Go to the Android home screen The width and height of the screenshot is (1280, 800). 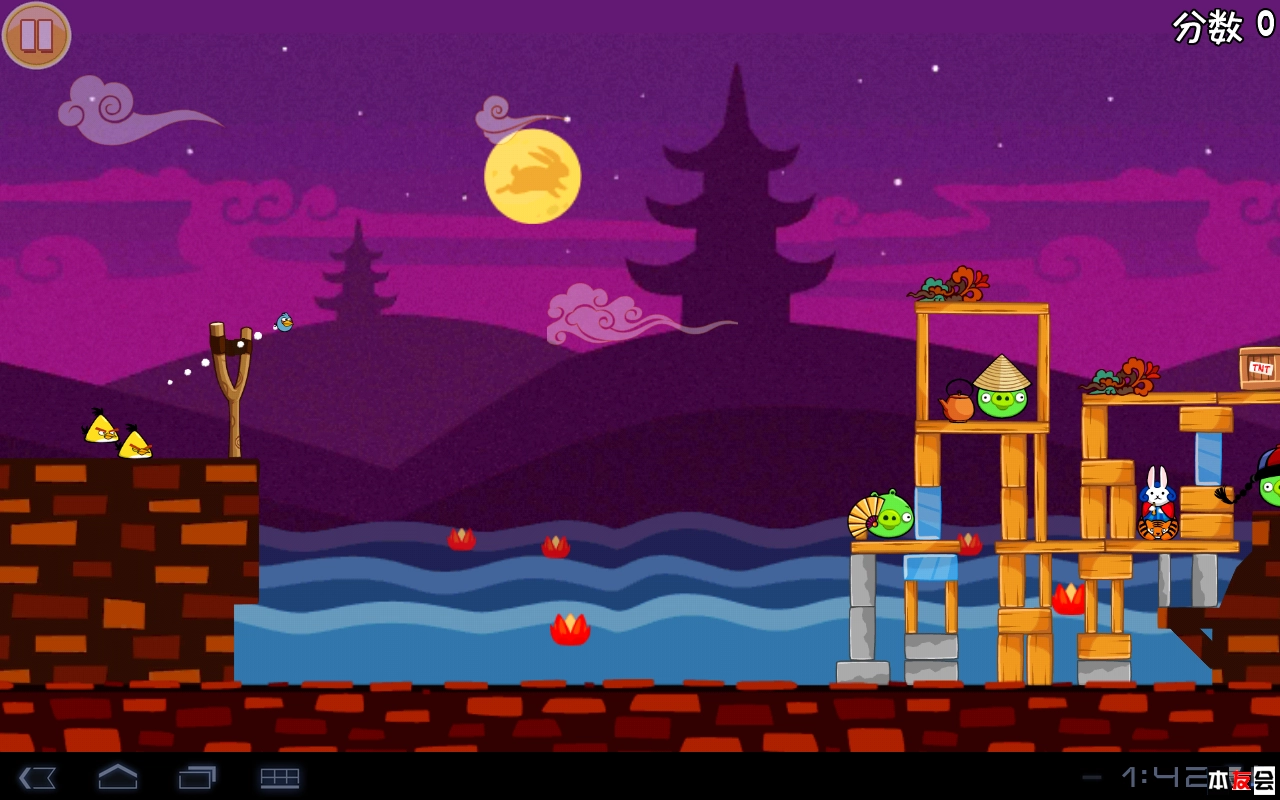click(117, 777)
